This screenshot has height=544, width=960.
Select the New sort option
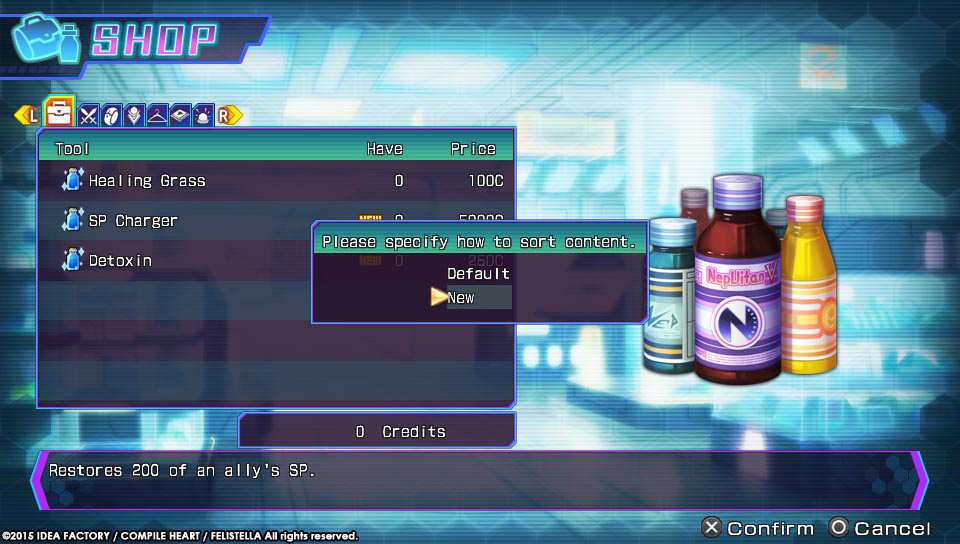[x=462, y=297]
